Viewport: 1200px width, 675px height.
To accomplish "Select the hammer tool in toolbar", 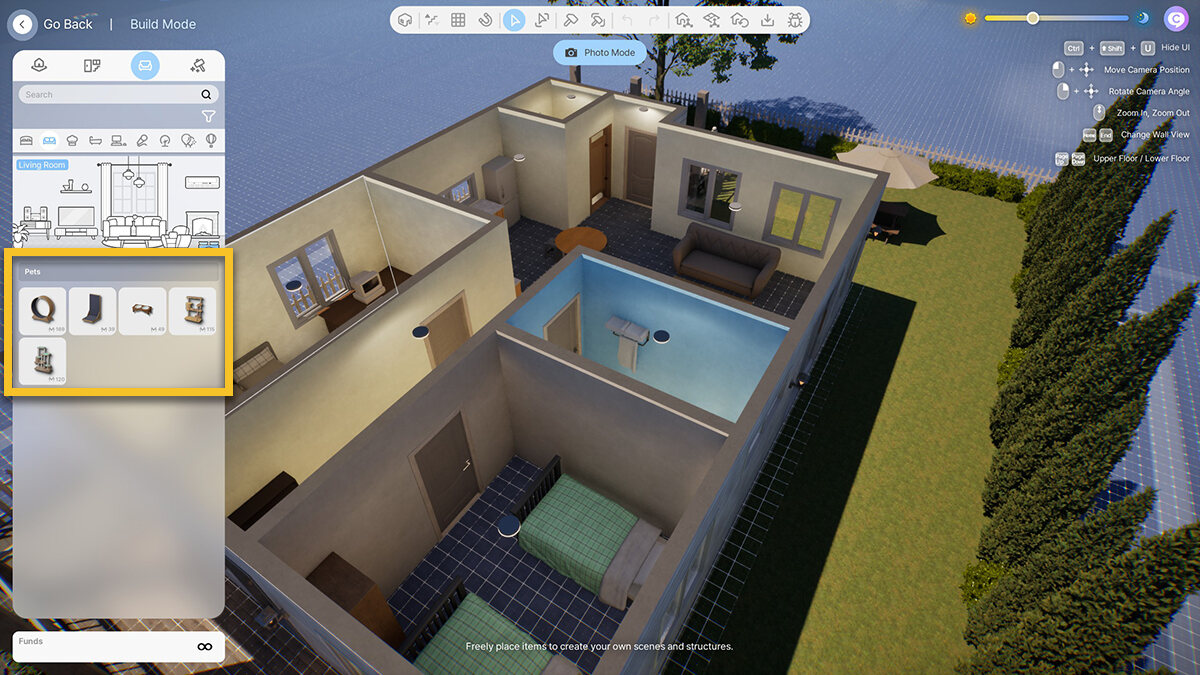I will (x=570, y=20).
